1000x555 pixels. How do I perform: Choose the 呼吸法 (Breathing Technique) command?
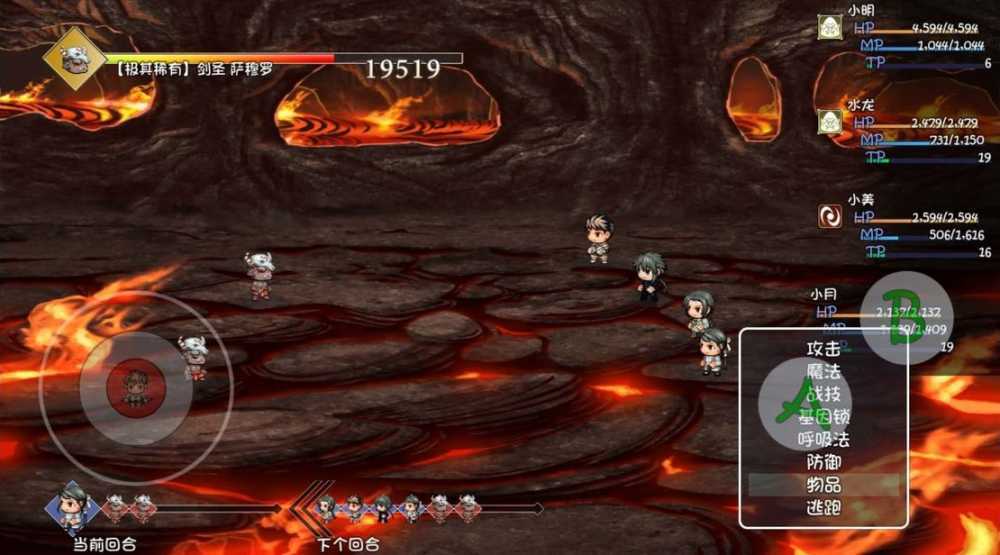point(823,439)
